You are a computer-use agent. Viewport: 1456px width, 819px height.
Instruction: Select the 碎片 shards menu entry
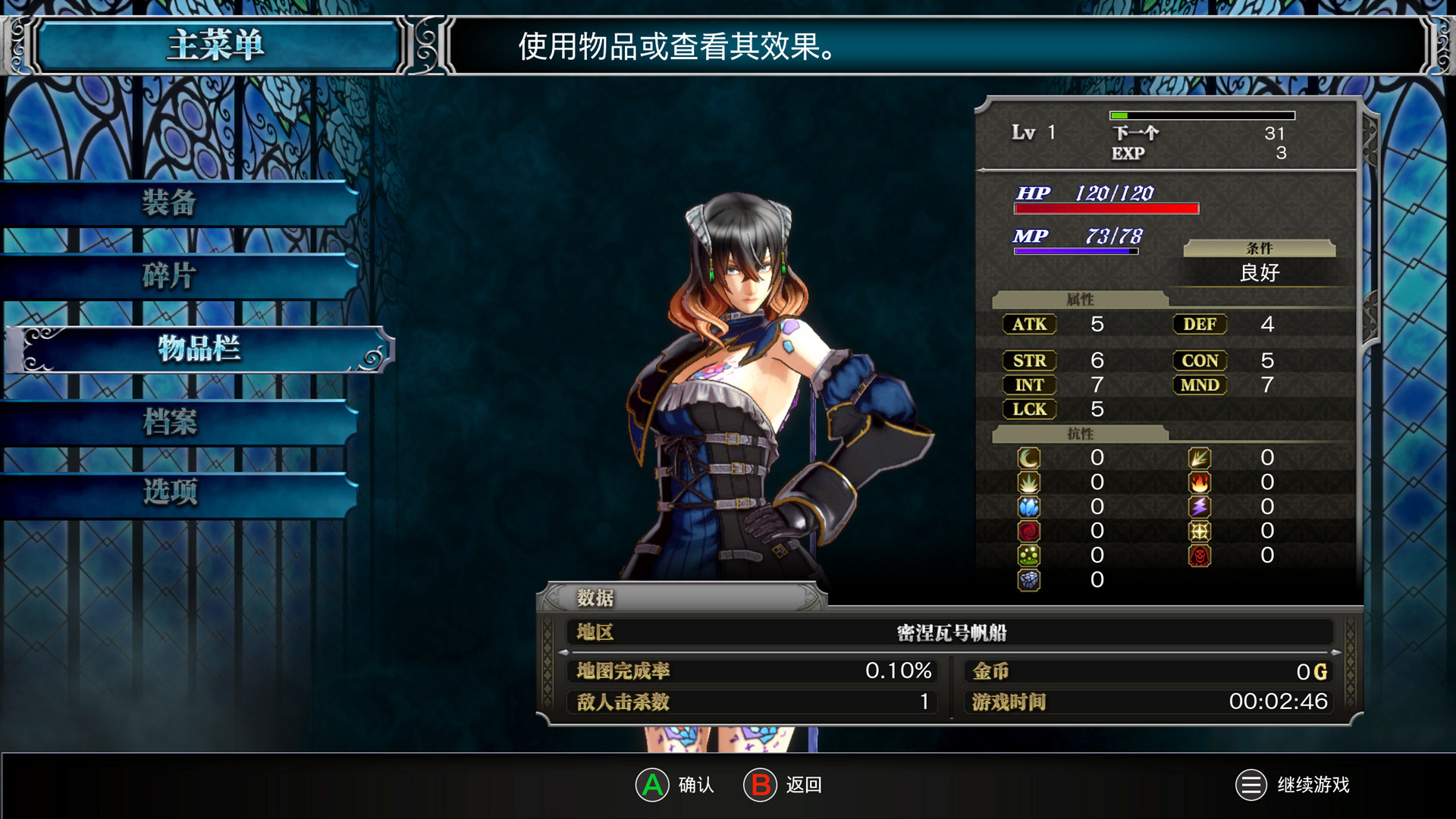click(170, 276)
